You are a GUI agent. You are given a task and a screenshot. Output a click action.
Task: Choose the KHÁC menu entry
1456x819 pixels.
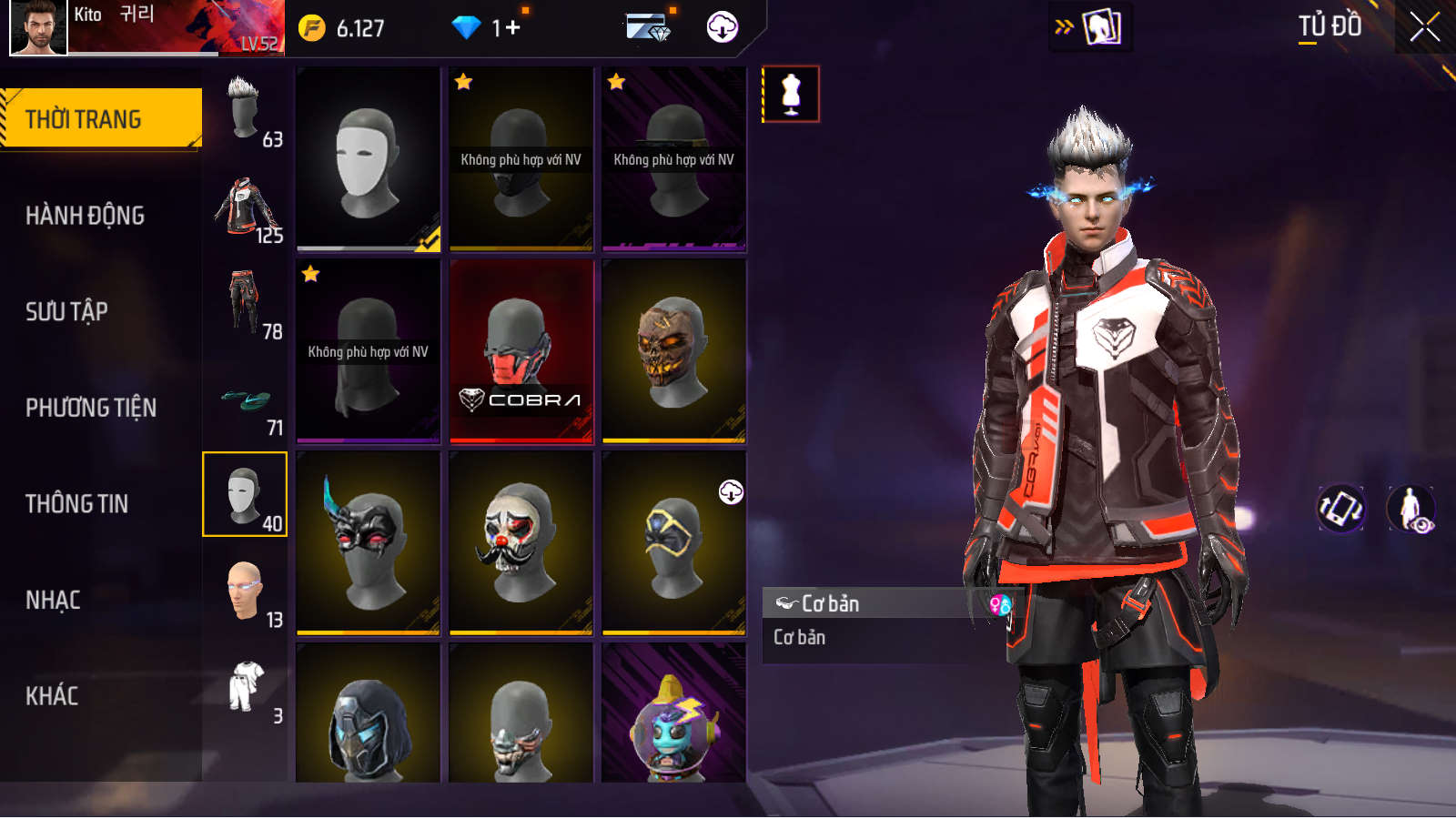pyautogui.click(x=52, y=696)
